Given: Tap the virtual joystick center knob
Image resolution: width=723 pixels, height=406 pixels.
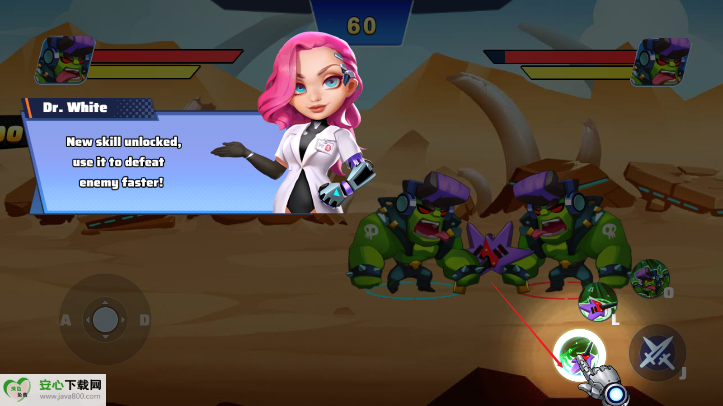Looking at the screenshot, I should [x=105, y=320].
